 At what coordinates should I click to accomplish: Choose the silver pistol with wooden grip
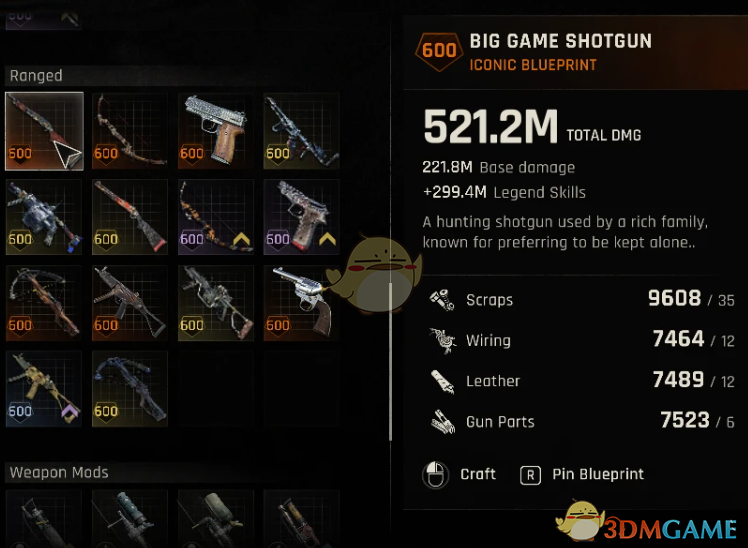click(215, 131)
